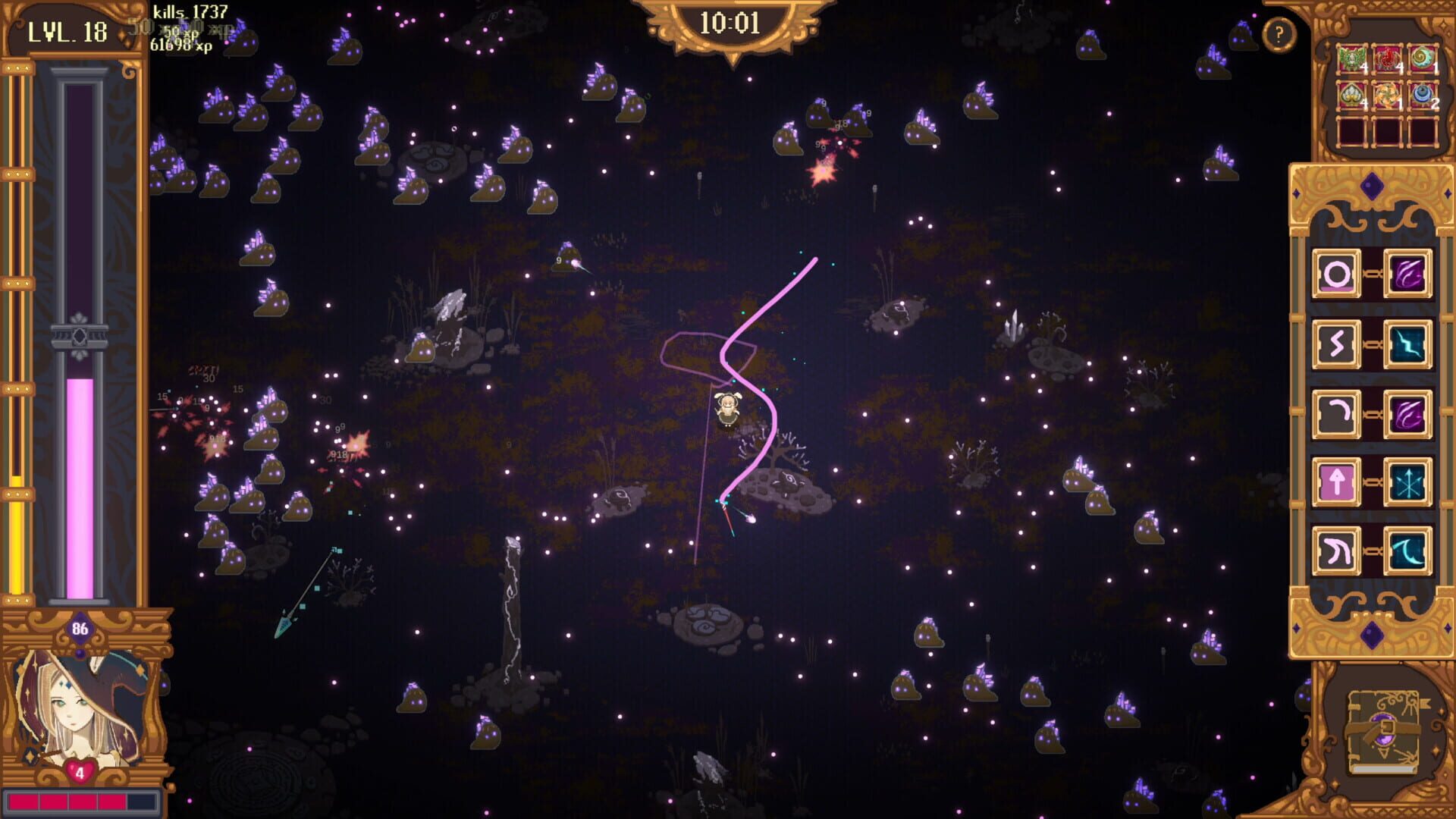Click the purple slash spell paired with the hook rune
The height and width of the screenshot is (819, 1456).
click(x=1407, y=413)
